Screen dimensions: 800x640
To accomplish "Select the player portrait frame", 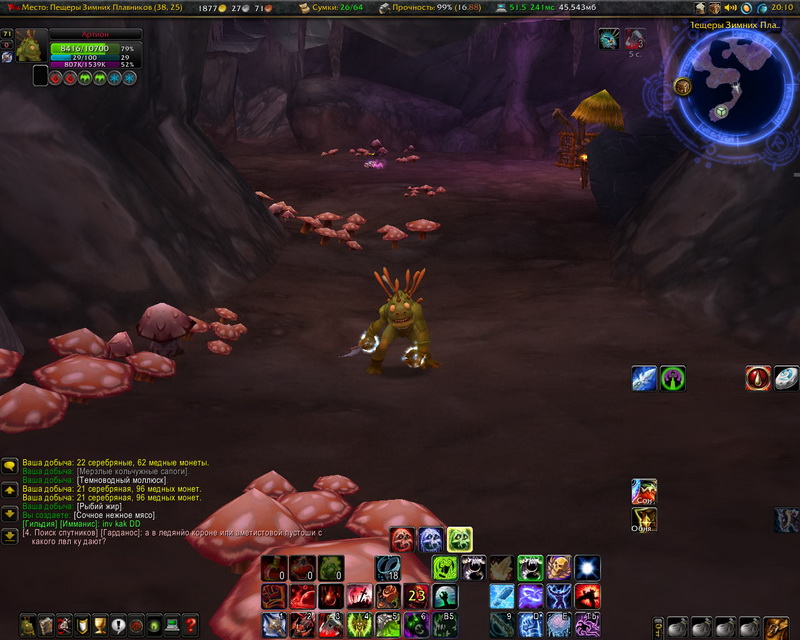I will [x=31, y=45].
